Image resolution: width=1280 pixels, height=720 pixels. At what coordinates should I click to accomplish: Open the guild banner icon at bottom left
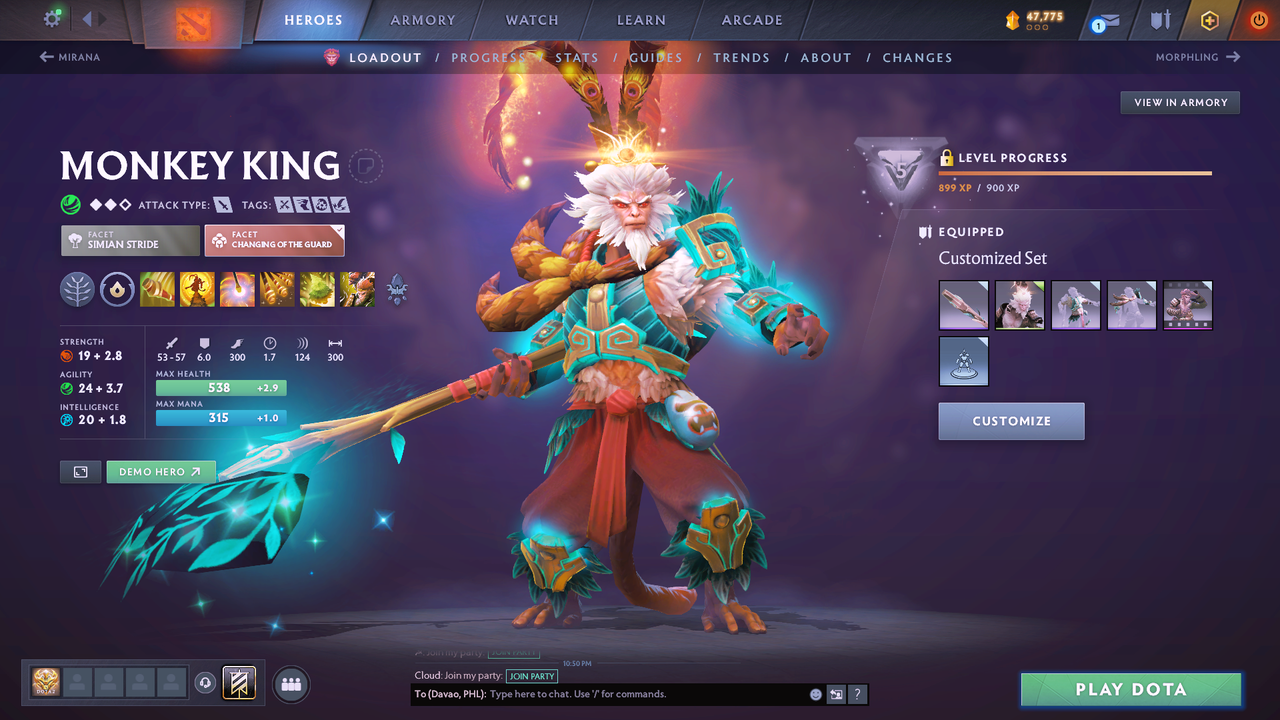click(x=238, y=683)
